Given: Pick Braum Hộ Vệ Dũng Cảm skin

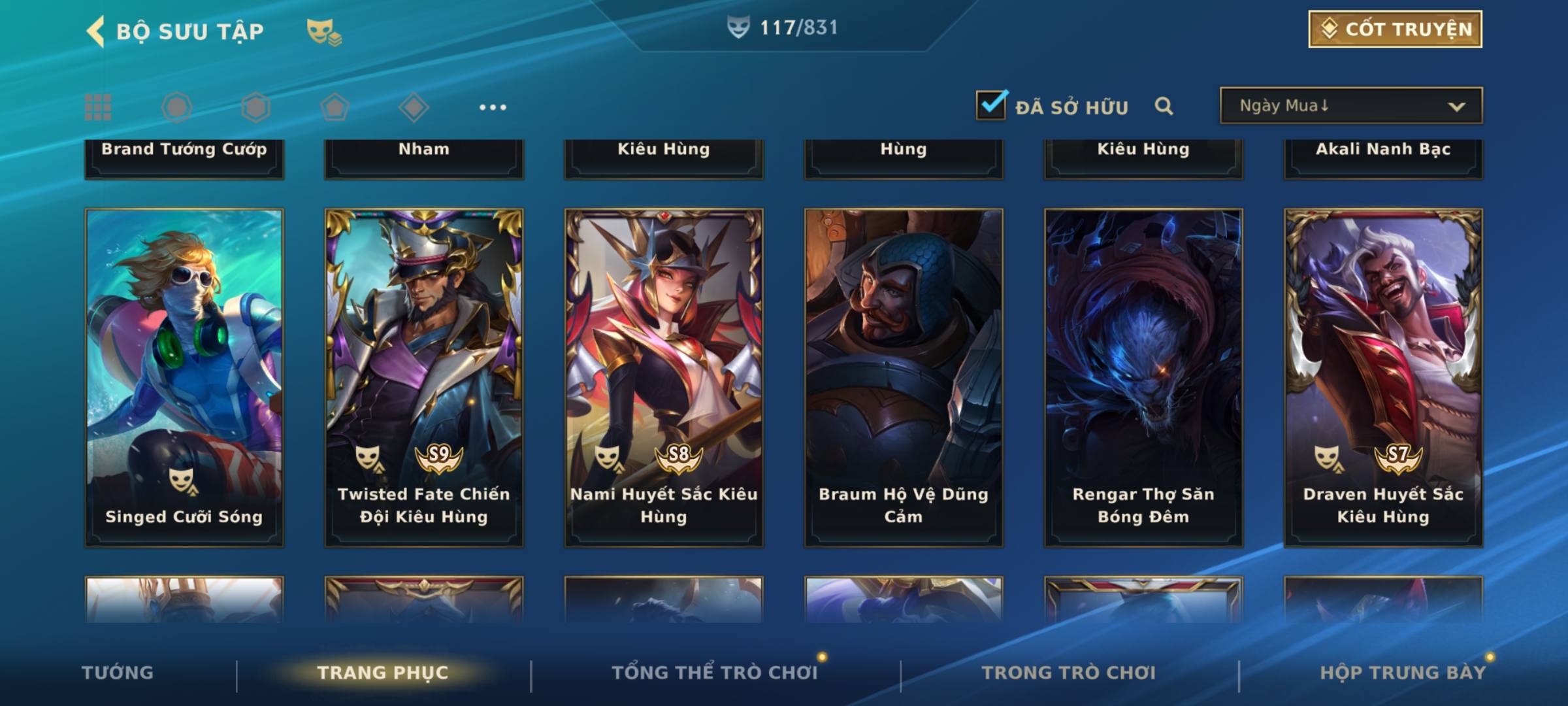Looking at the screenshot, I should (x=904, y=377).
